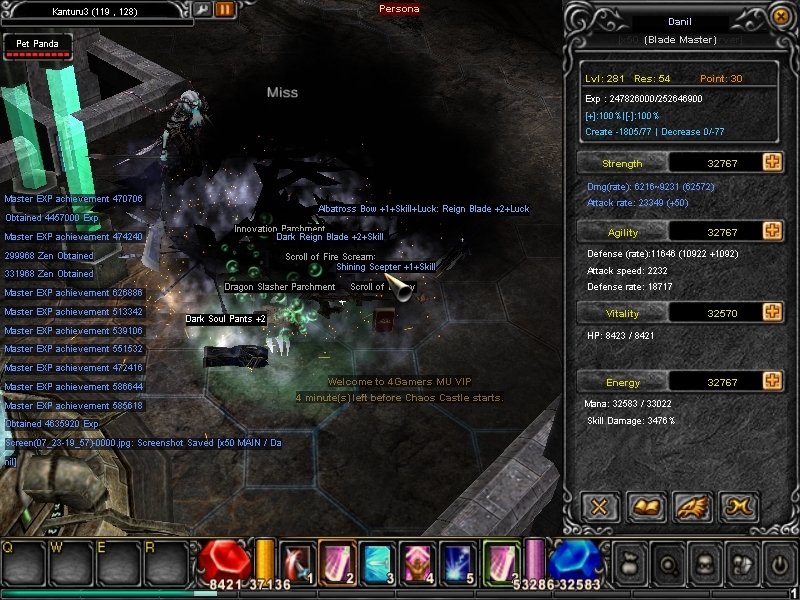Screen dimensions: 800x600
Task: Close the character stats panel
Action: (600, 506)
